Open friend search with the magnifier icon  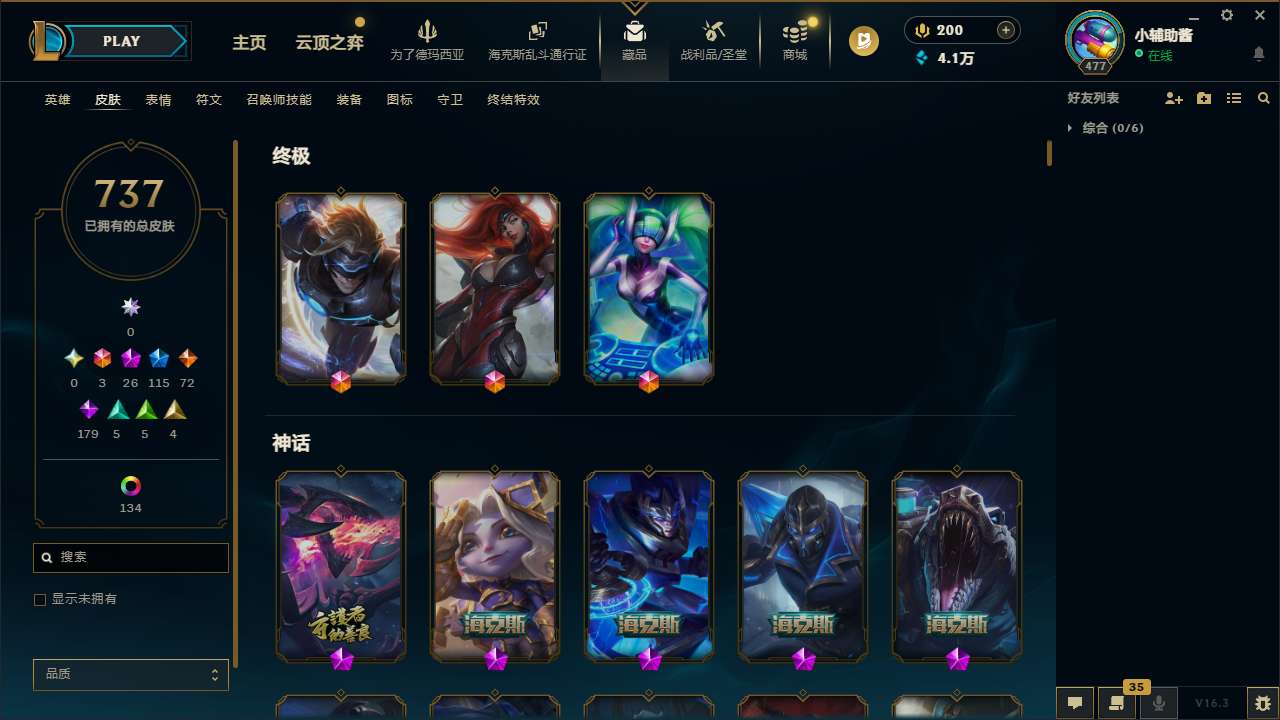click(1264, 97)
